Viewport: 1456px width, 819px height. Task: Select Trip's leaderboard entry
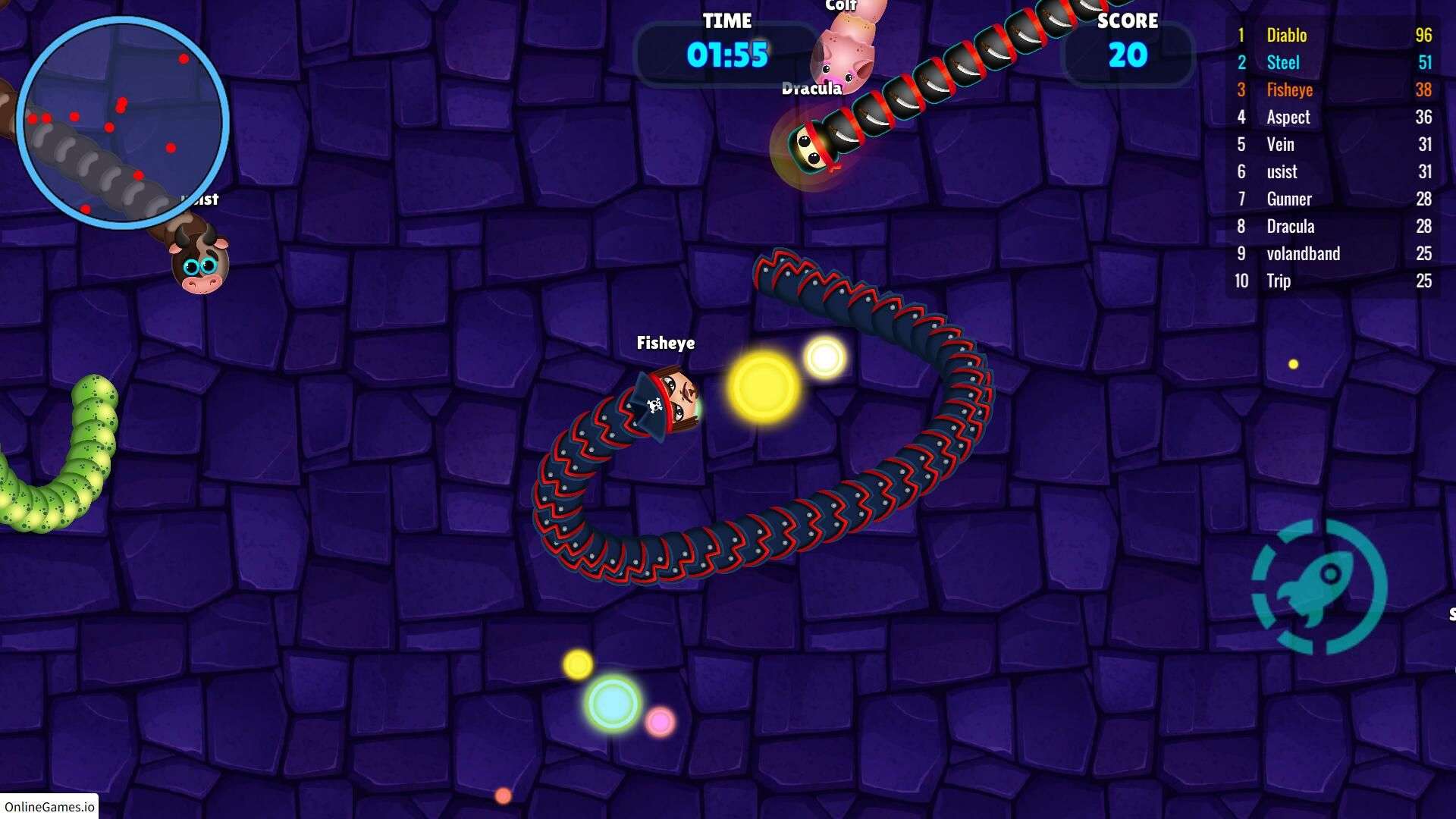(x=1333, y=281)
